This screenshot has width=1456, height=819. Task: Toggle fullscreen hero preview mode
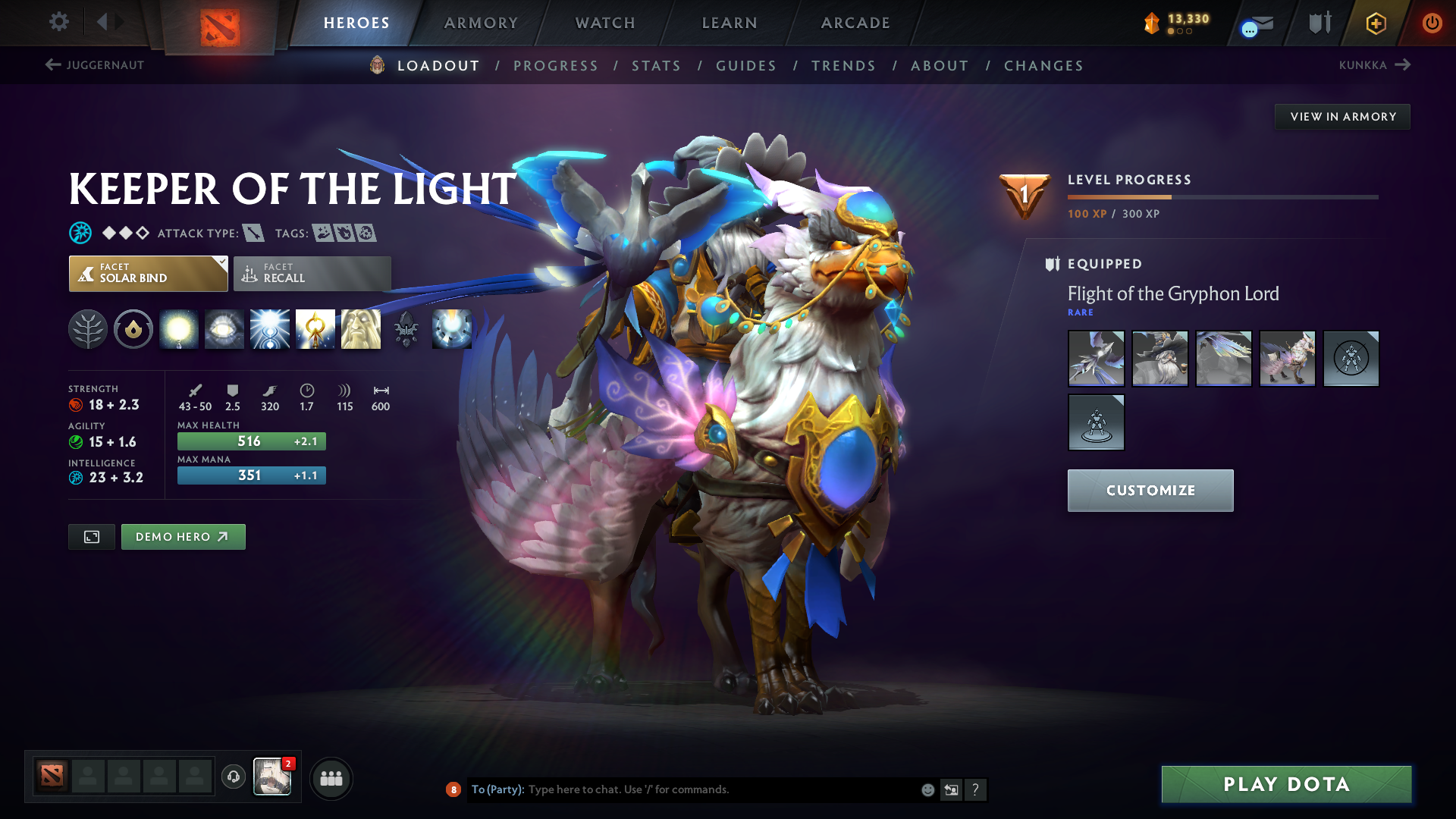[x=91, y=536]
